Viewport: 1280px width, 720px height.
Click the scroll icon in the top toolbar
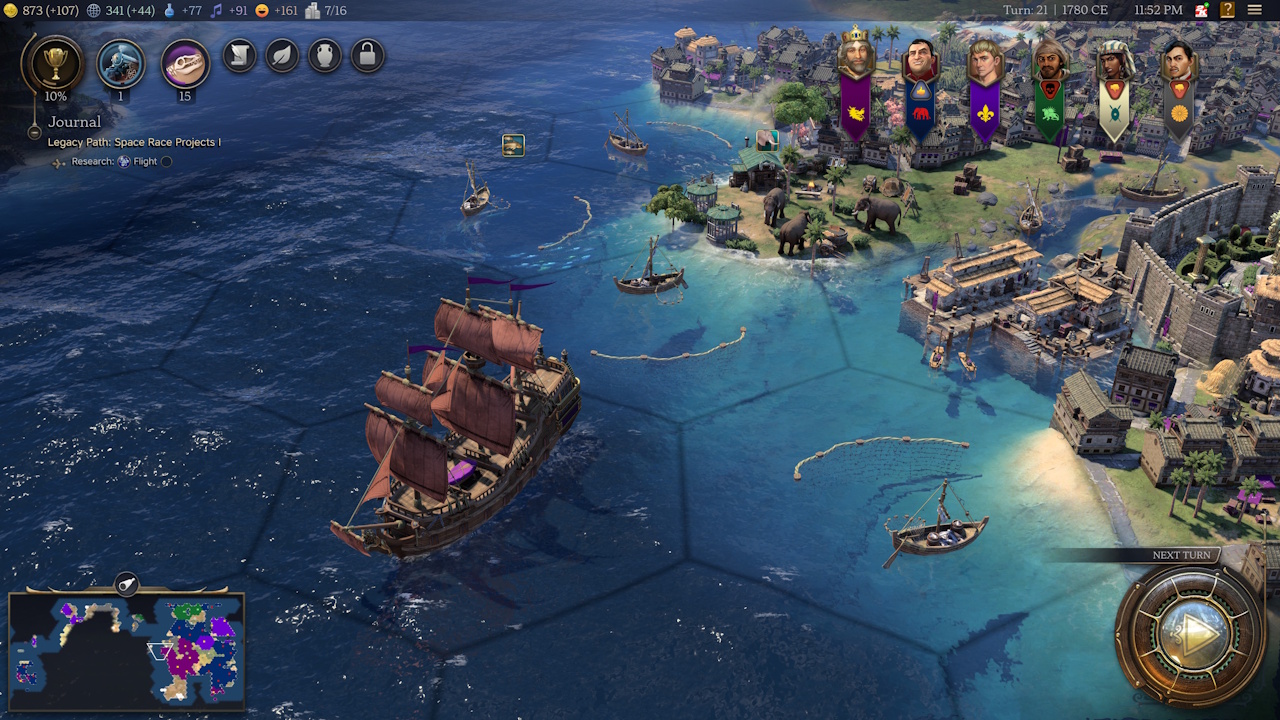pyautogui.click(x=239, y=56)
